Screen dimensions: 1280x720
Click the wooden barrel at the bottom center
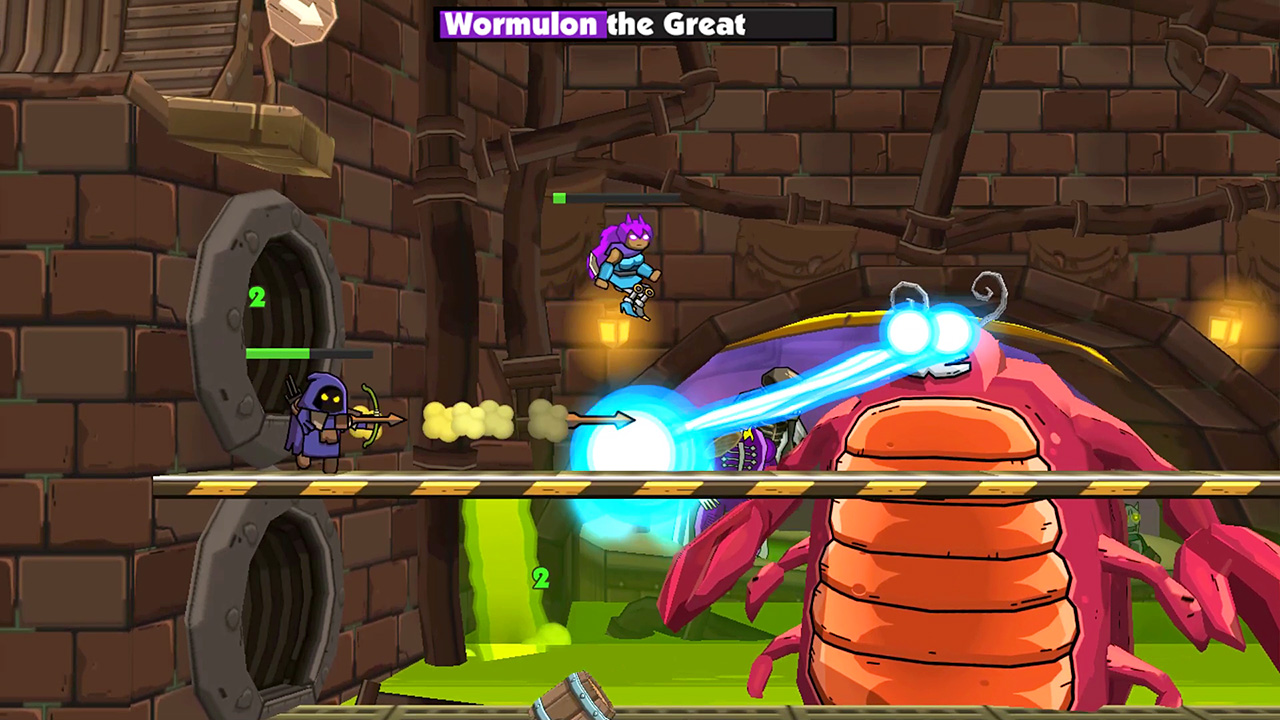(574, 700)
